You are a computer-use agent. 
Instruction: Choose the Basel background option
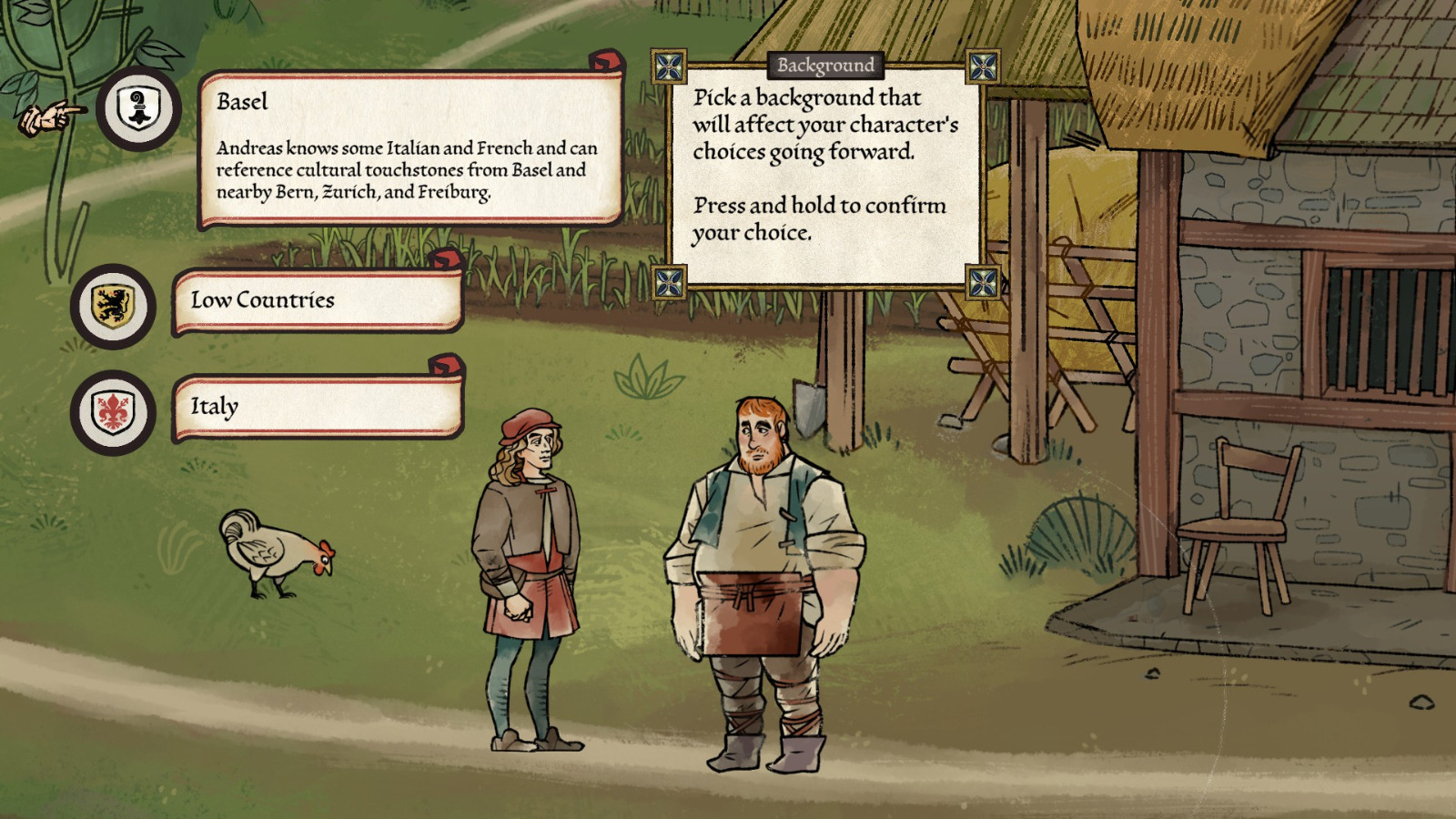[x=409, y=148]
